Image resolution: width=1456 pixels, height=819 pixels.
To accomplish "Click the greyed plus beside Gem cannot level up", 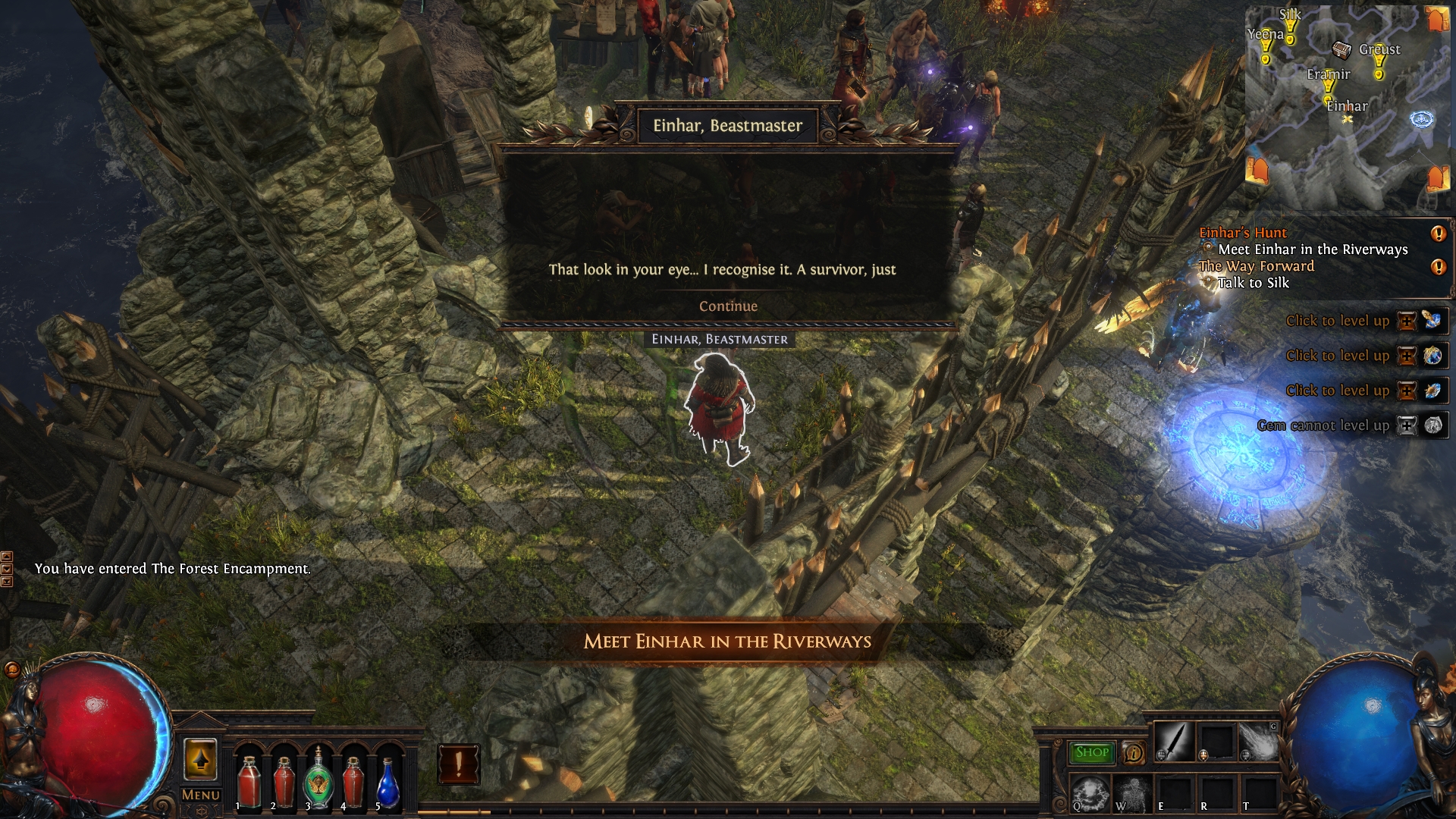I will coord(1407,425).
